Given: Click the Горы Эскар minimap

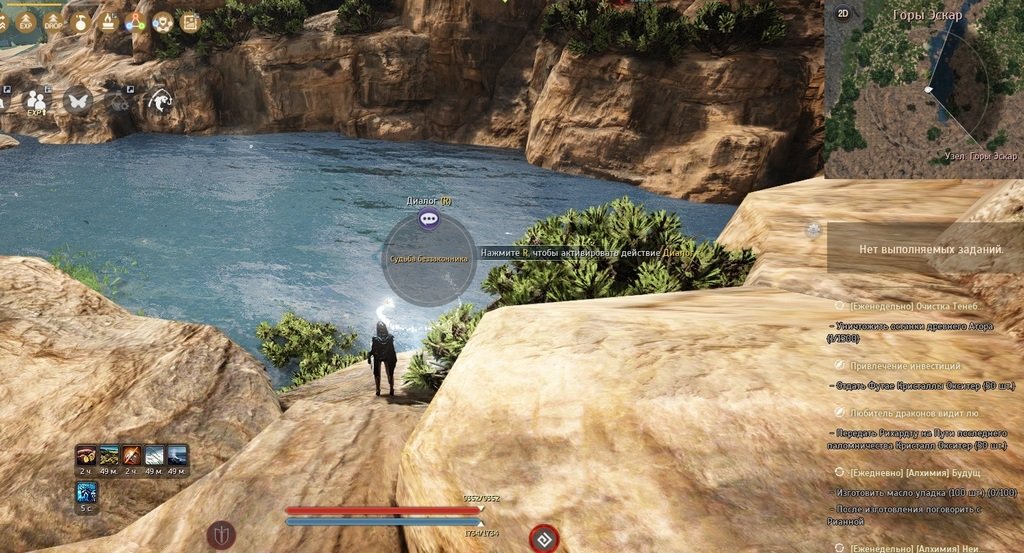Looking at the screenshot, I should [925, 95].
